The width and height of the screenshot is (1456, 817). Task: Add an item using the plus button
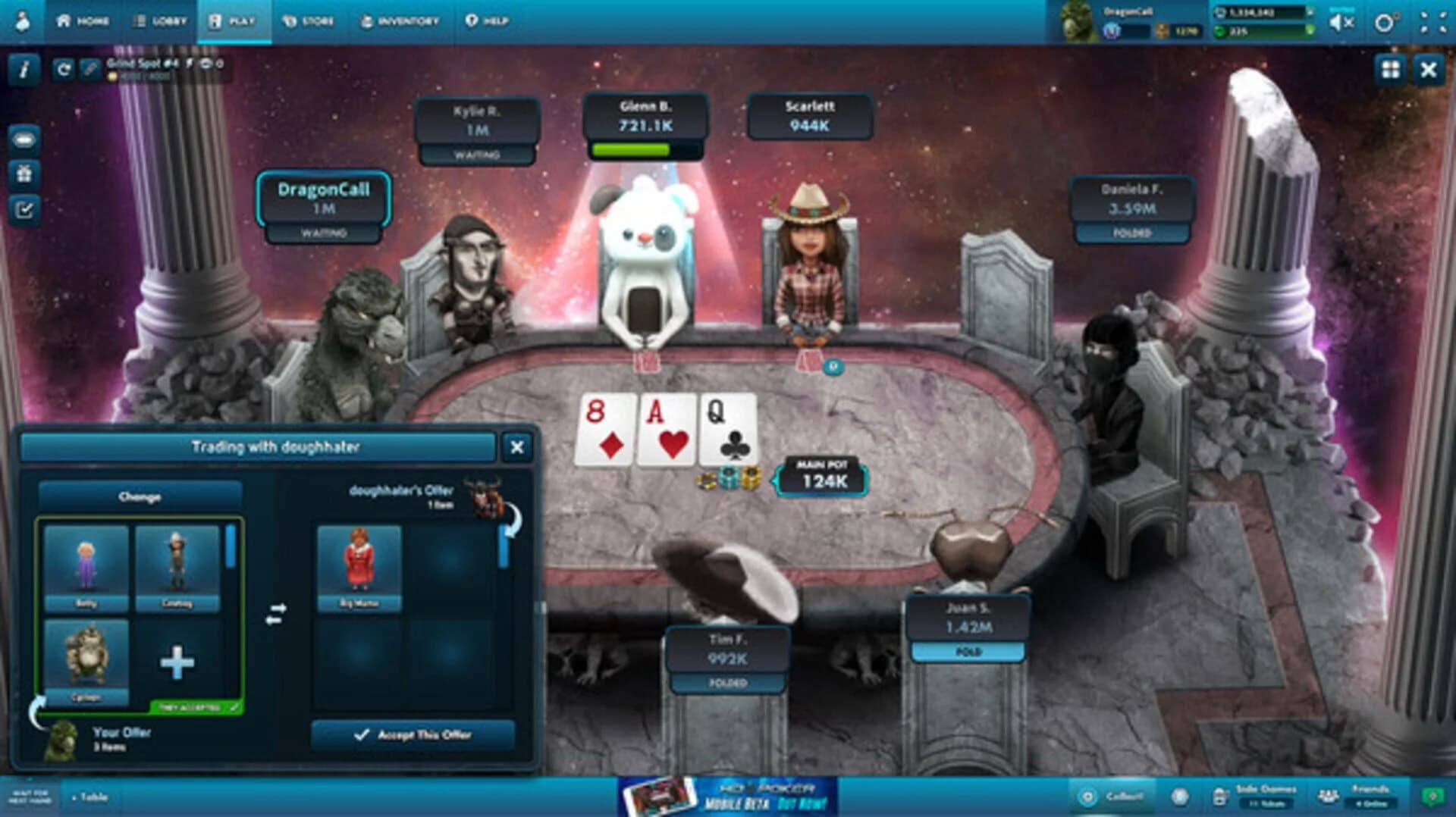176,662
